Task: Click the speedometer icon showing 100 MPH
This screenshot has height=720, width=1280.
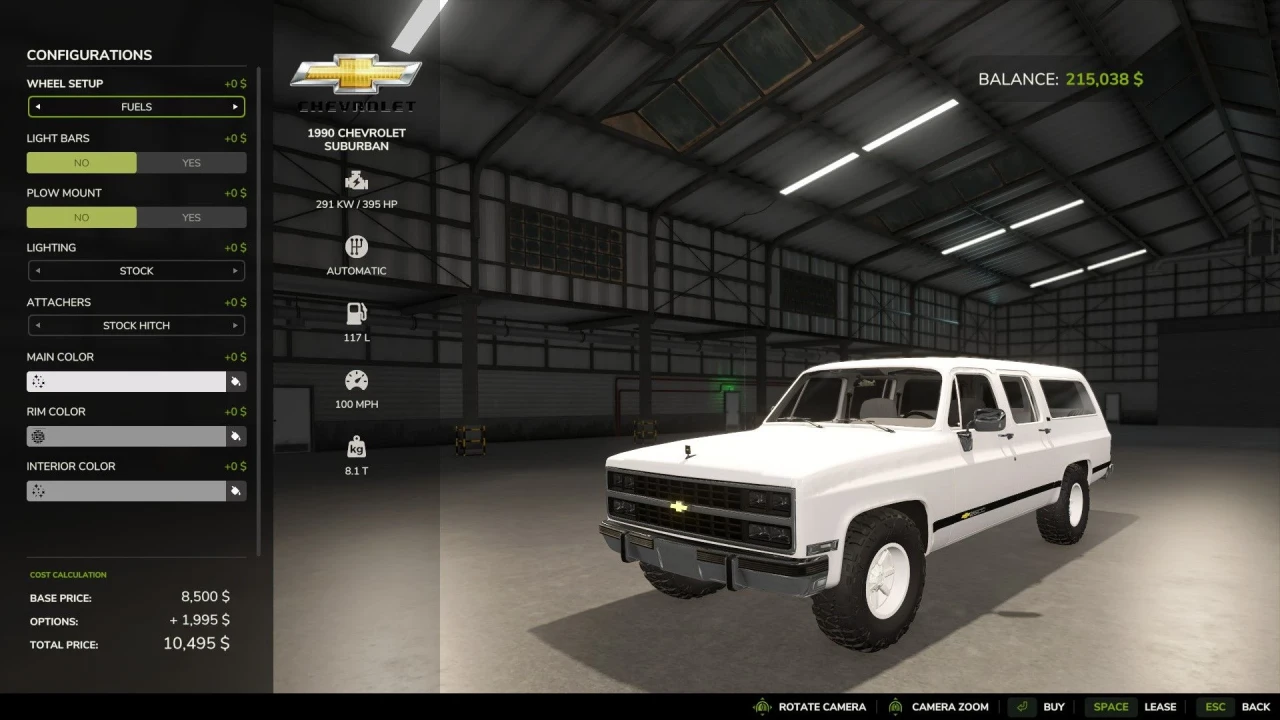Action: 356,380
